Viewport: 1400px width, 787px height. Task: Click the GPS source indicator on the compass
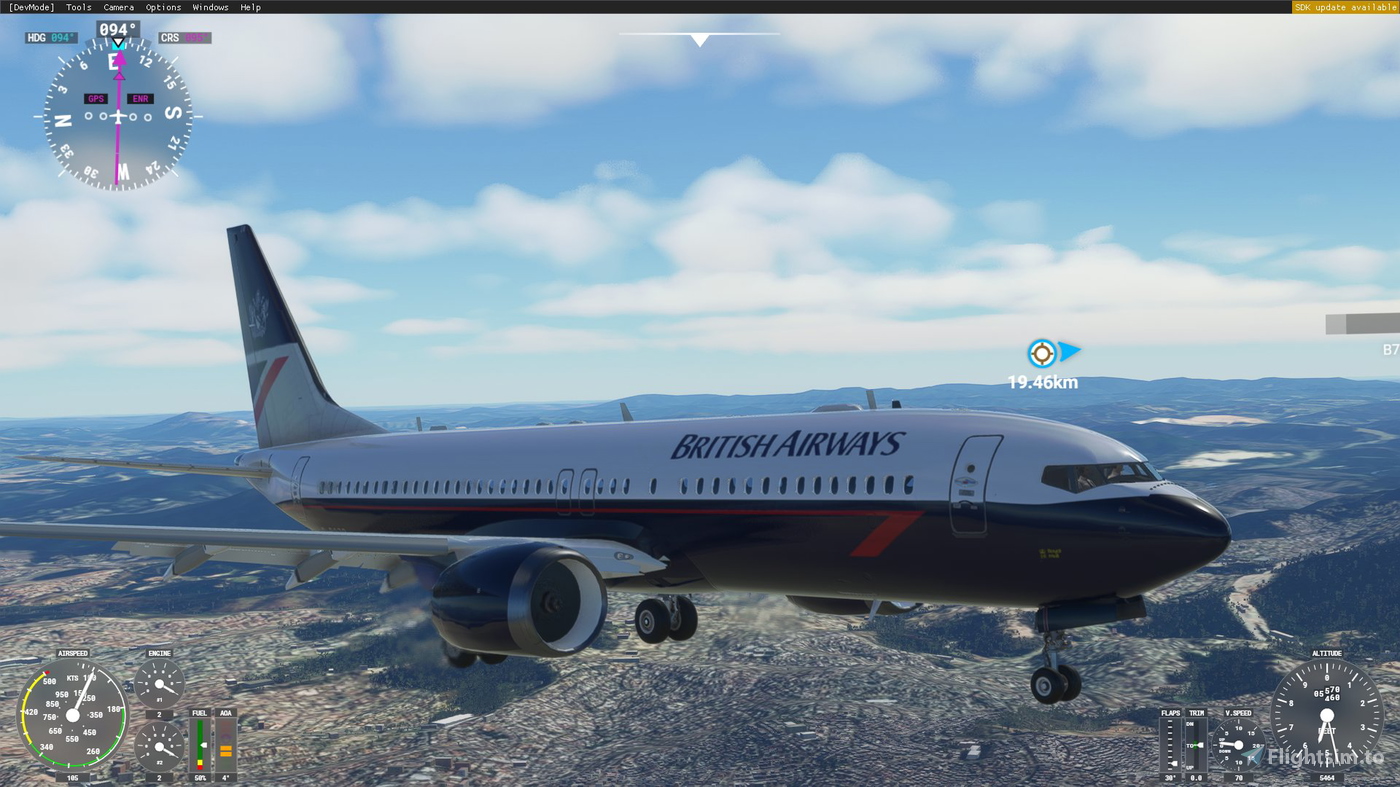95,97
